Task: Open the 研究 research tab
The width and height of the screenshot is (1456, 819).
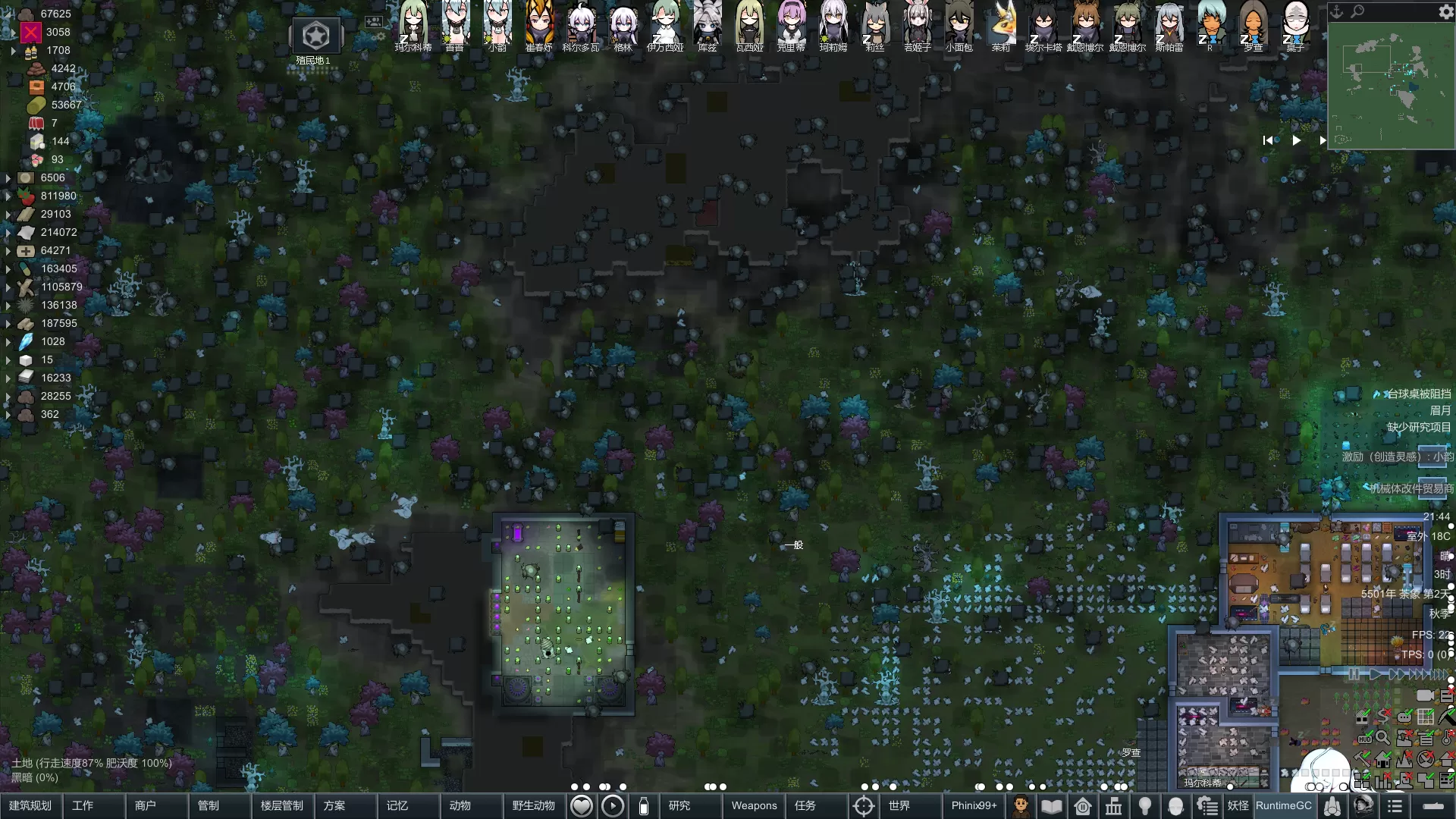Action: tap(679, 805)
